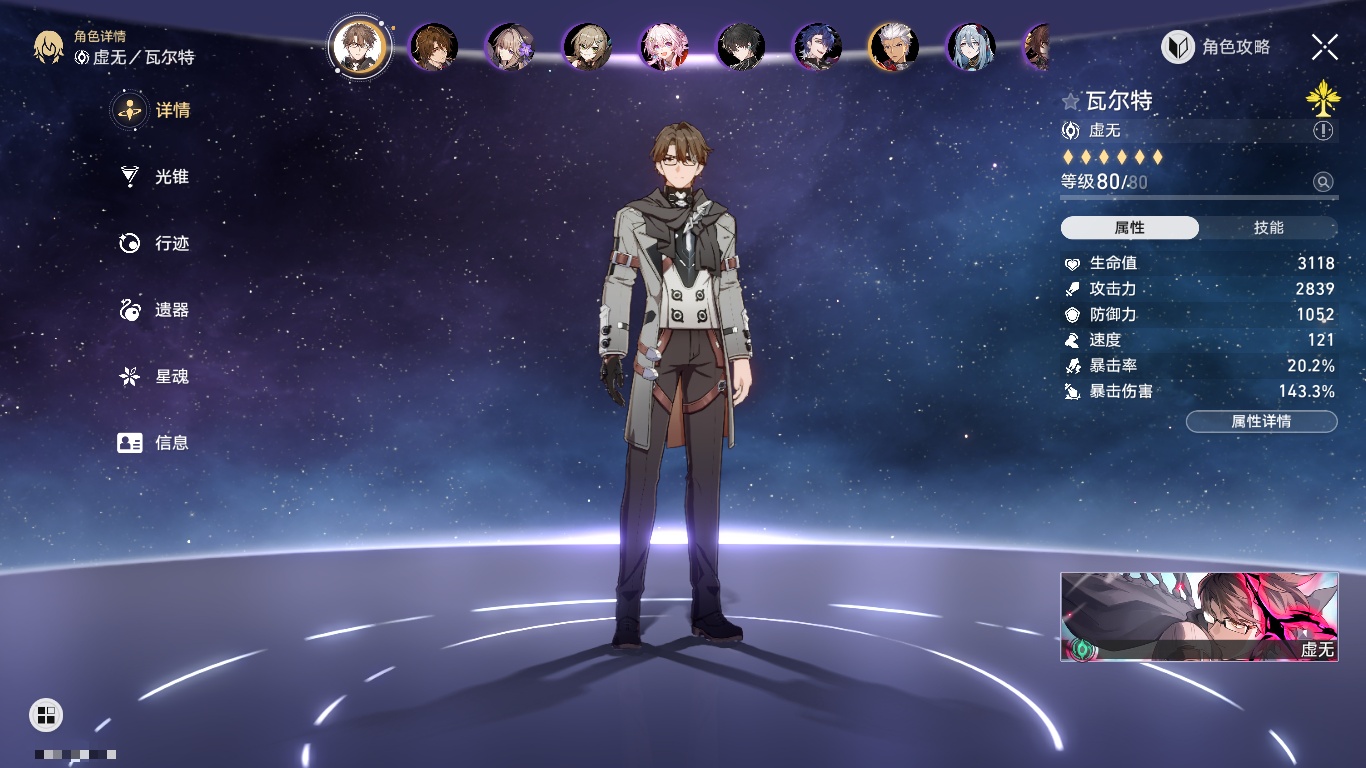Image resolution: width=1366 pixels, height=768 pixels.
Task: Open the 遗器 (Relics) section
Action: pos(154,310)
